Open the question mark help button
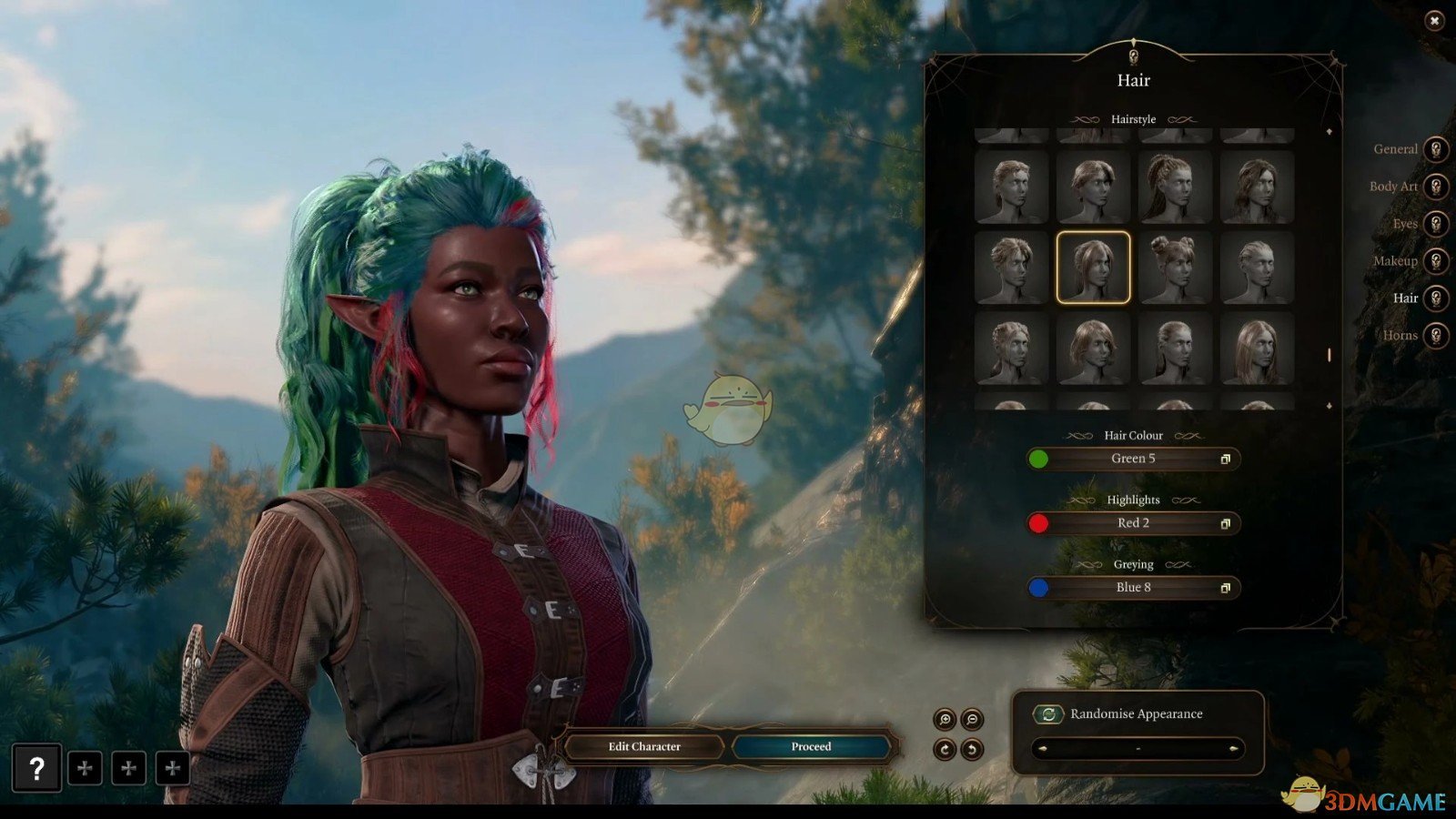 pyautogui.click(x=36, y=769)
